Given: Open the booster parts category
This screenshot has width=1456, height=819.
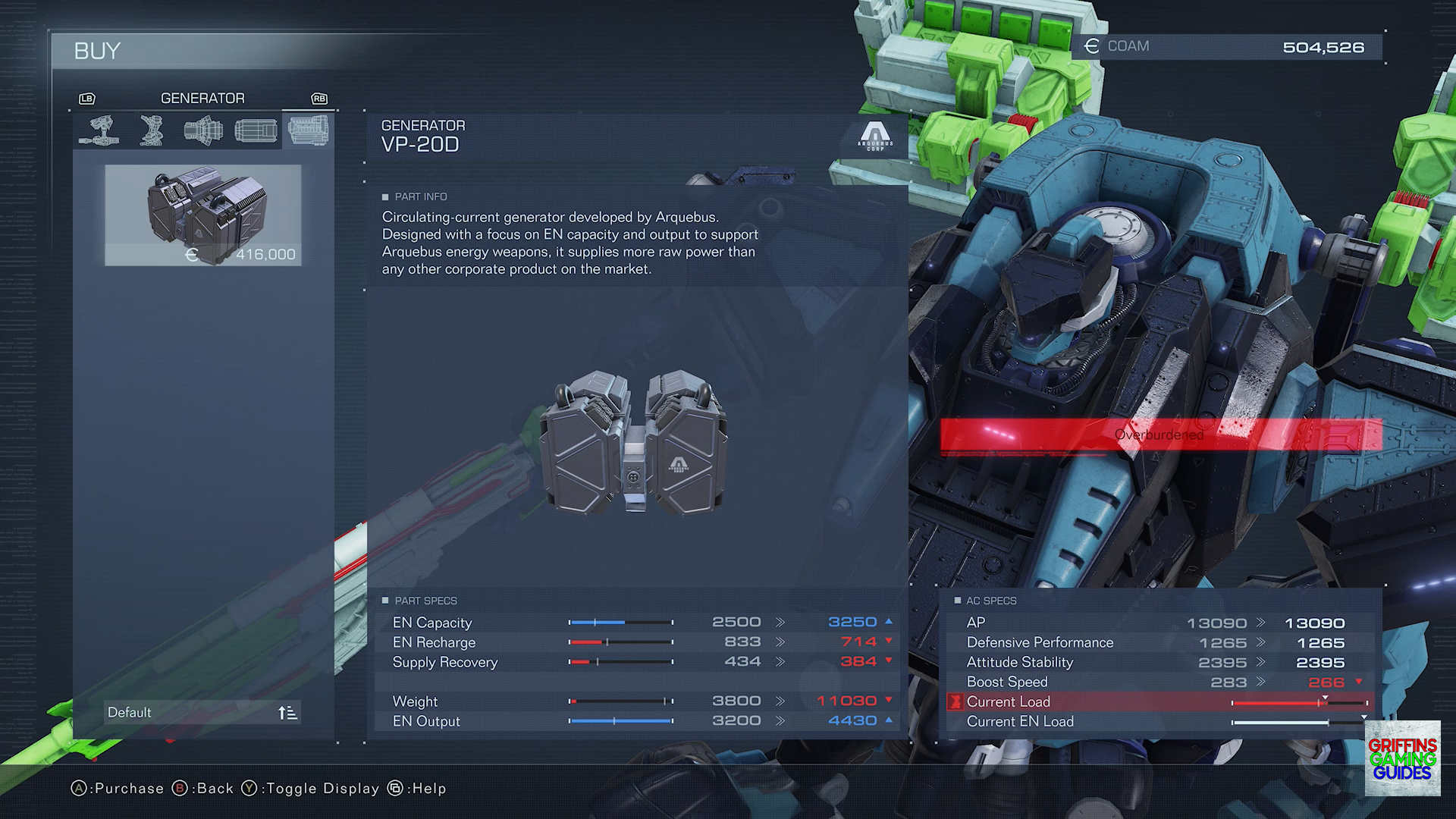Looking at the screenshot, I should pyautogui.click(x=203, y=130).
